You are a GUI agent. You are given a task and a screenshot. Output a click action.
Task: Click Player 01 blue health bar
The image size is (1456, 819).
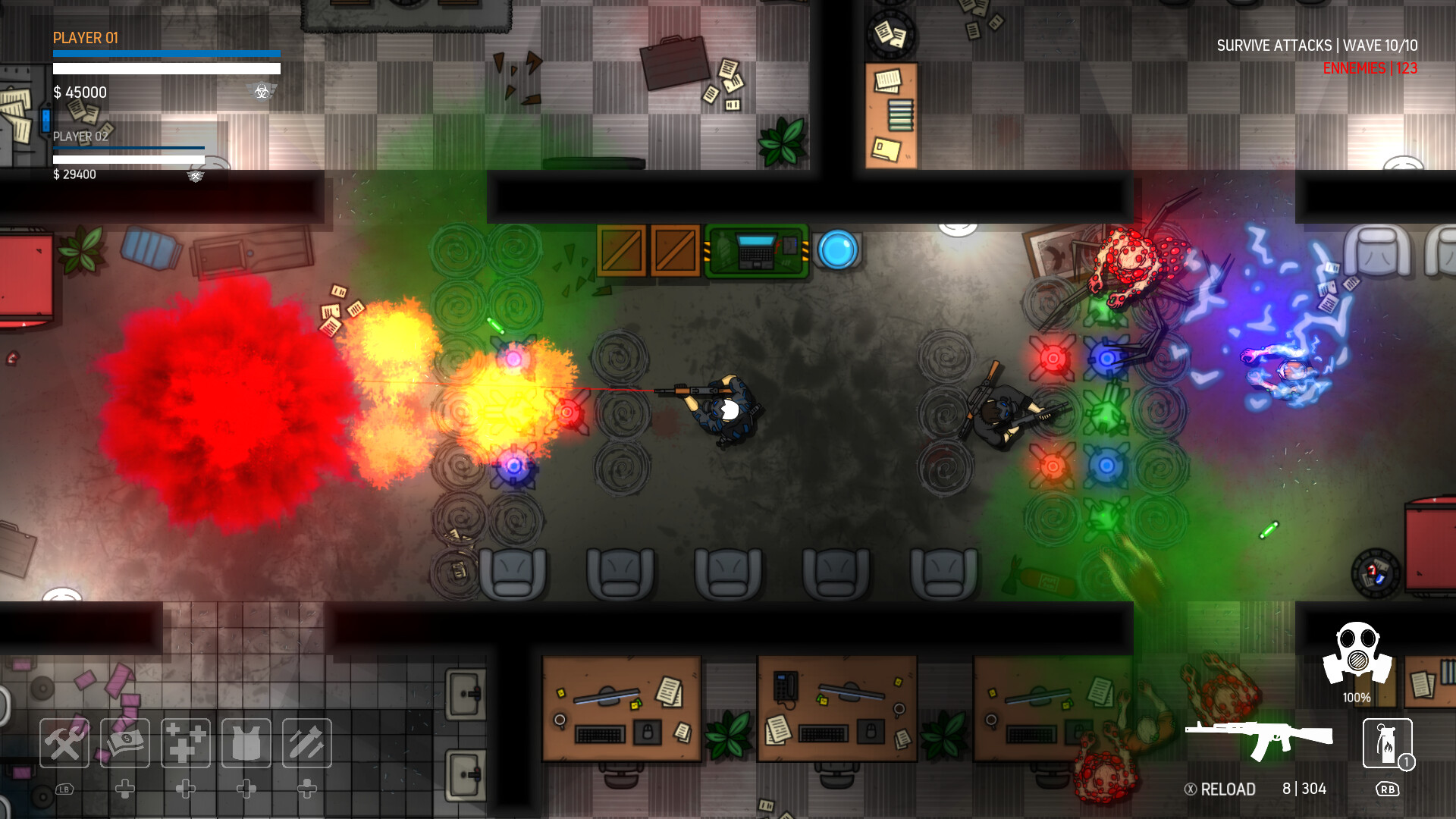[x=165, y=52]
